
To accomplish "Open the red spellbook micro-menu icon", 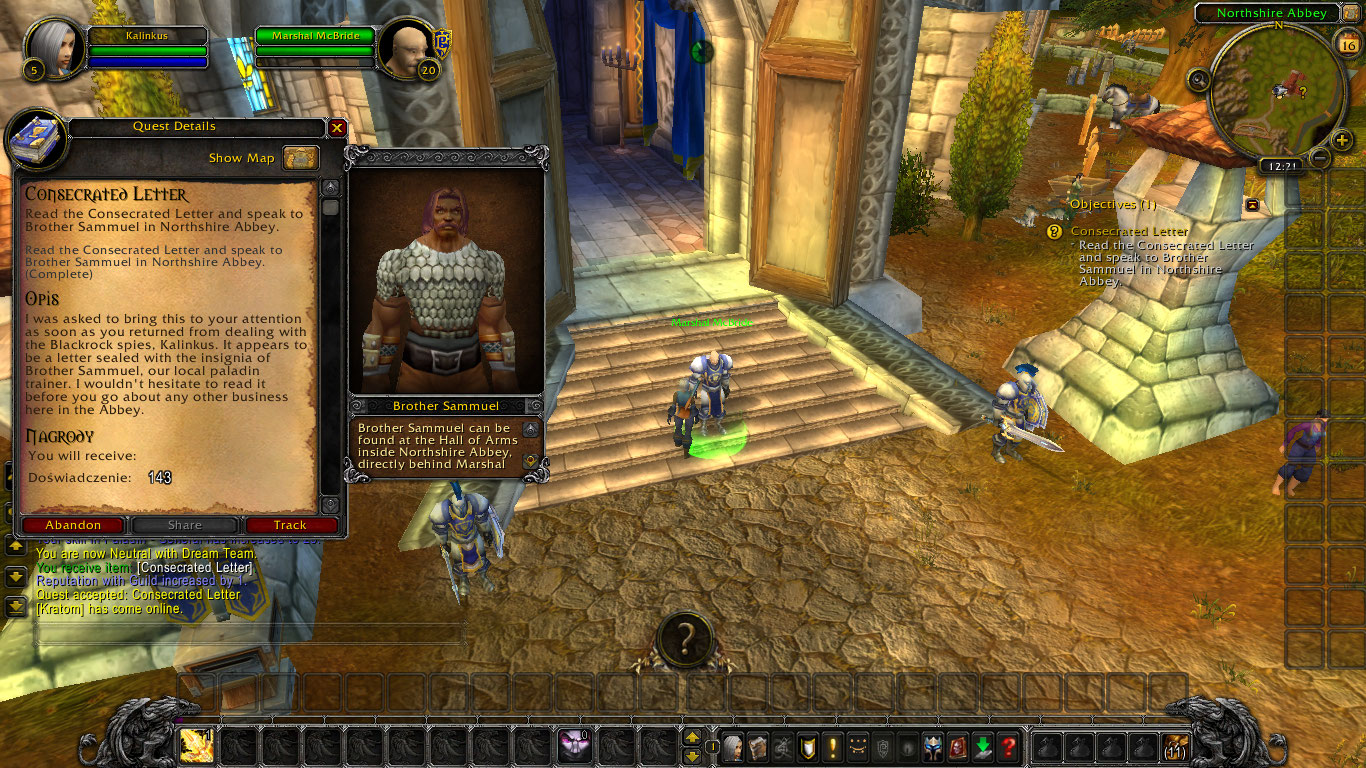I will pos(957,746).
